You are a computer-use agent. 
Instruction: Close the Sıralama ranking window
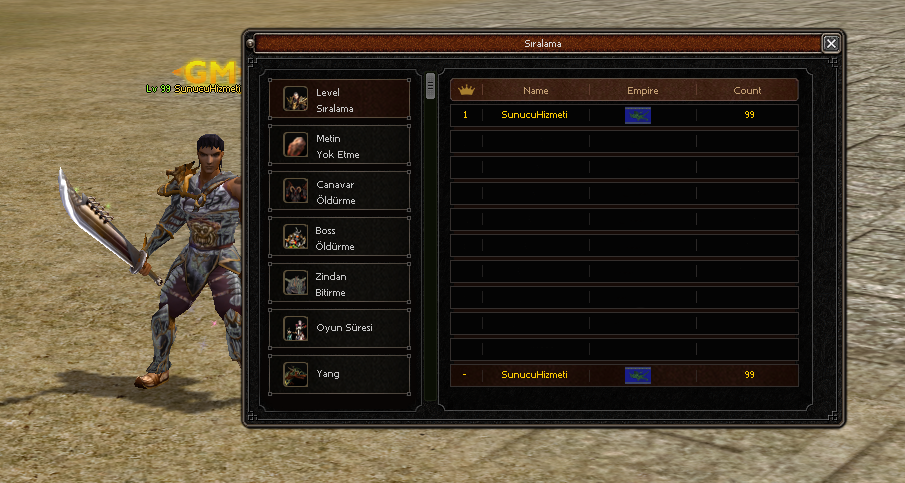pos(830,43)
